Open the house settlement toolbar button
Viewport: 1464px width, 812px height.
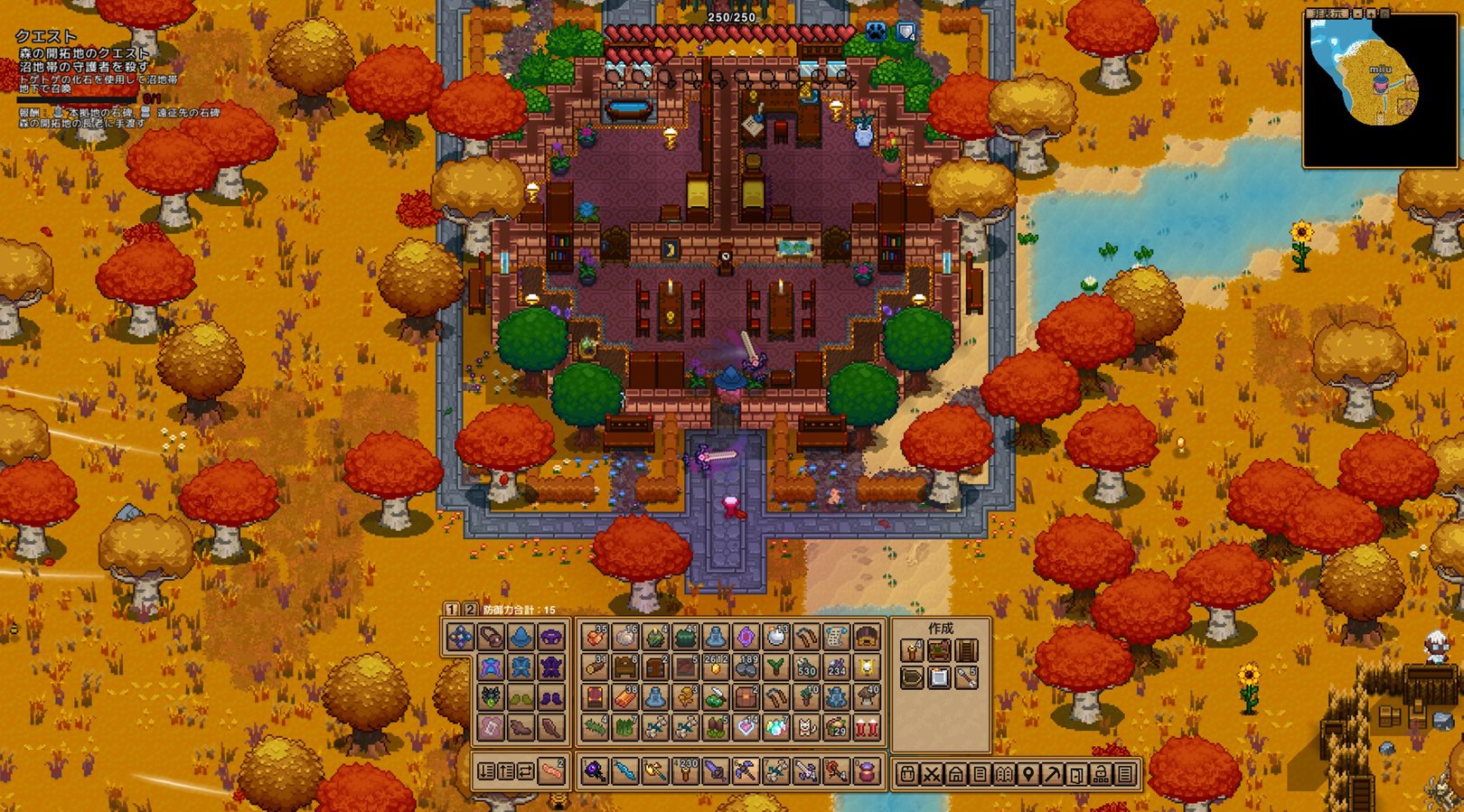click(x=955, y=774)
